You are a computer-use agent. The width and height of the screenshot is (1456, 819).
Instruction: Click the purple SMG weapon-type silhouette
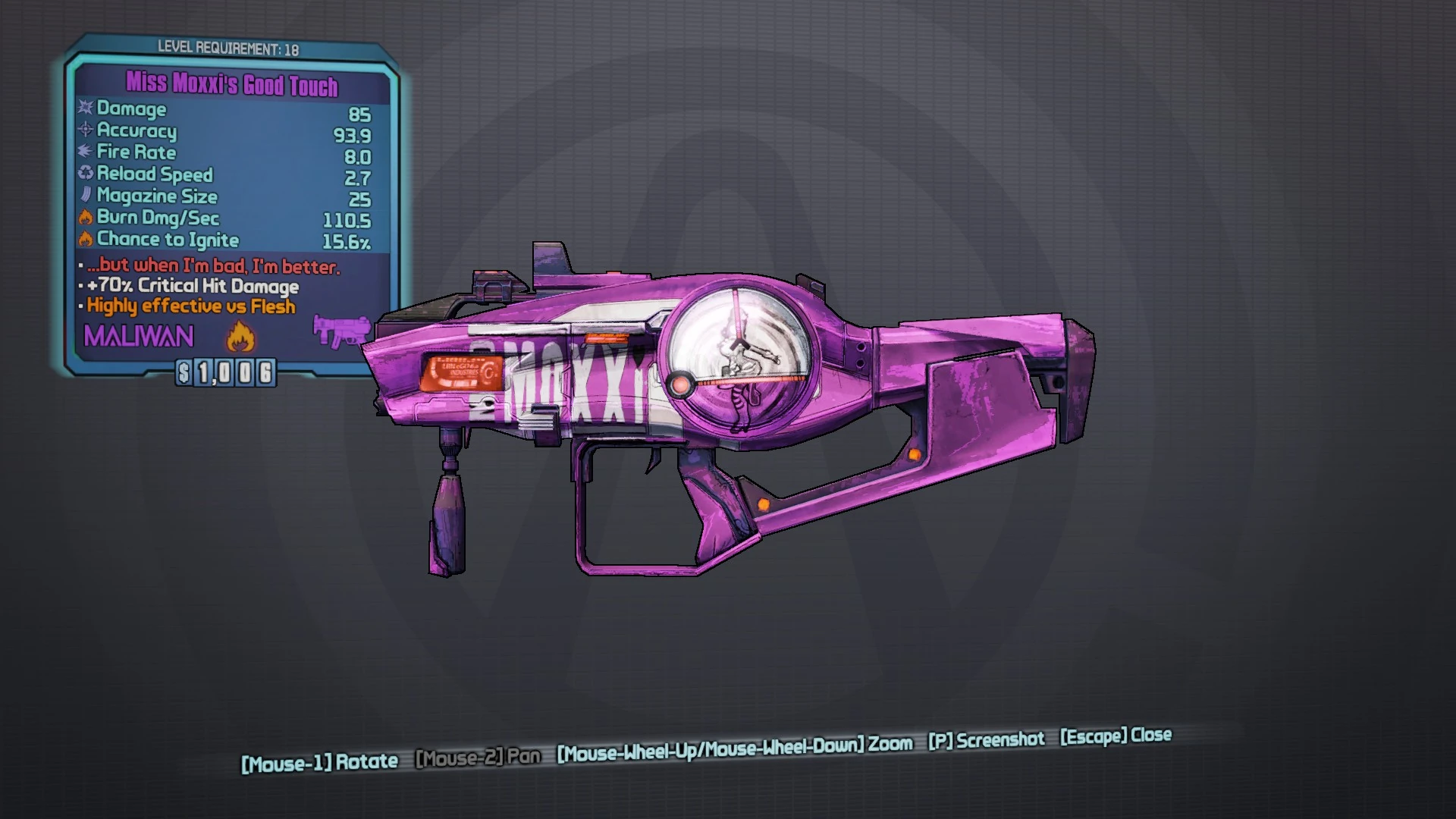point(340,329)
